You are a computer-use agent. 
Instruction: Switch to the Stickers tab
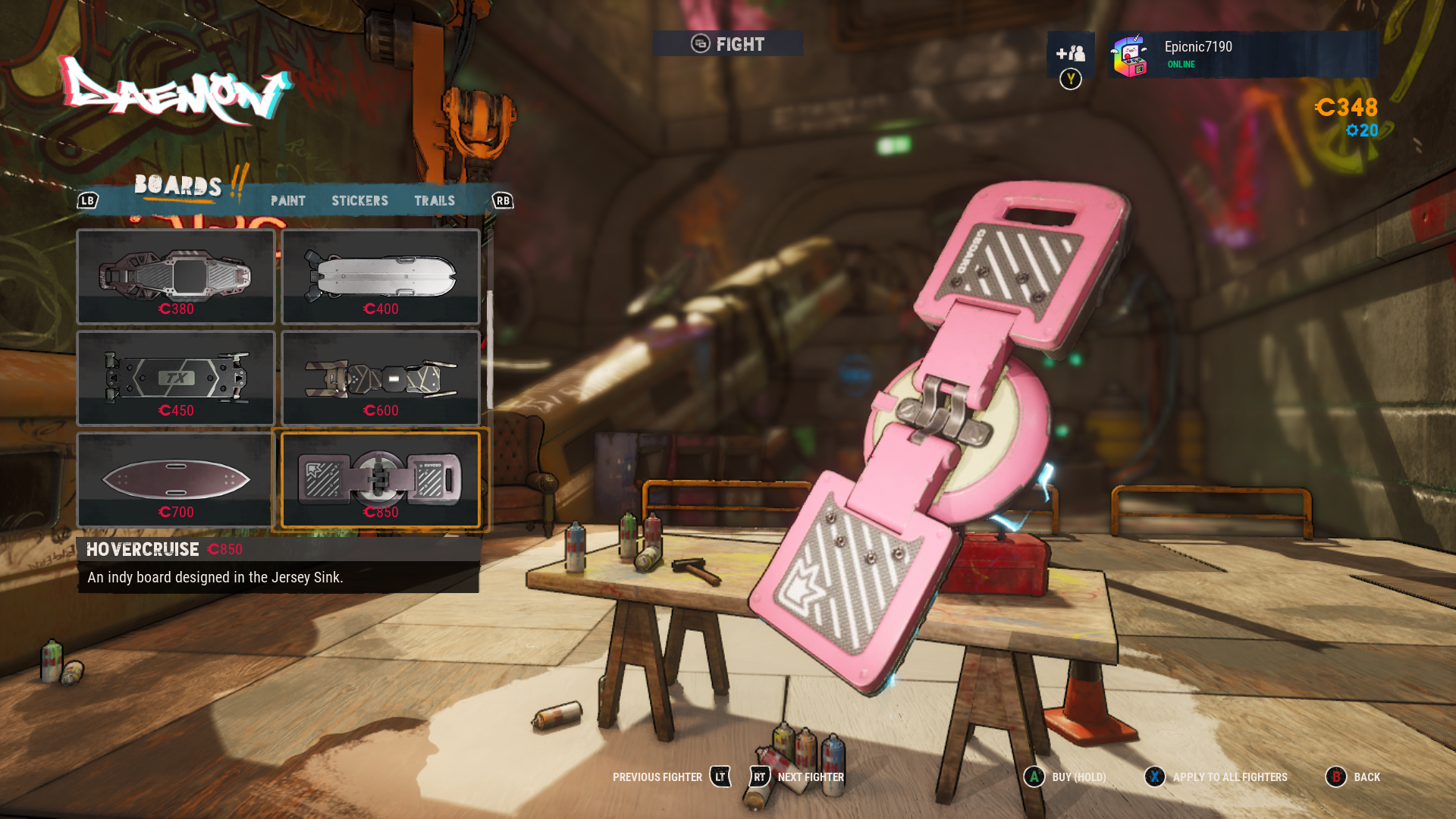coord(359,201)
